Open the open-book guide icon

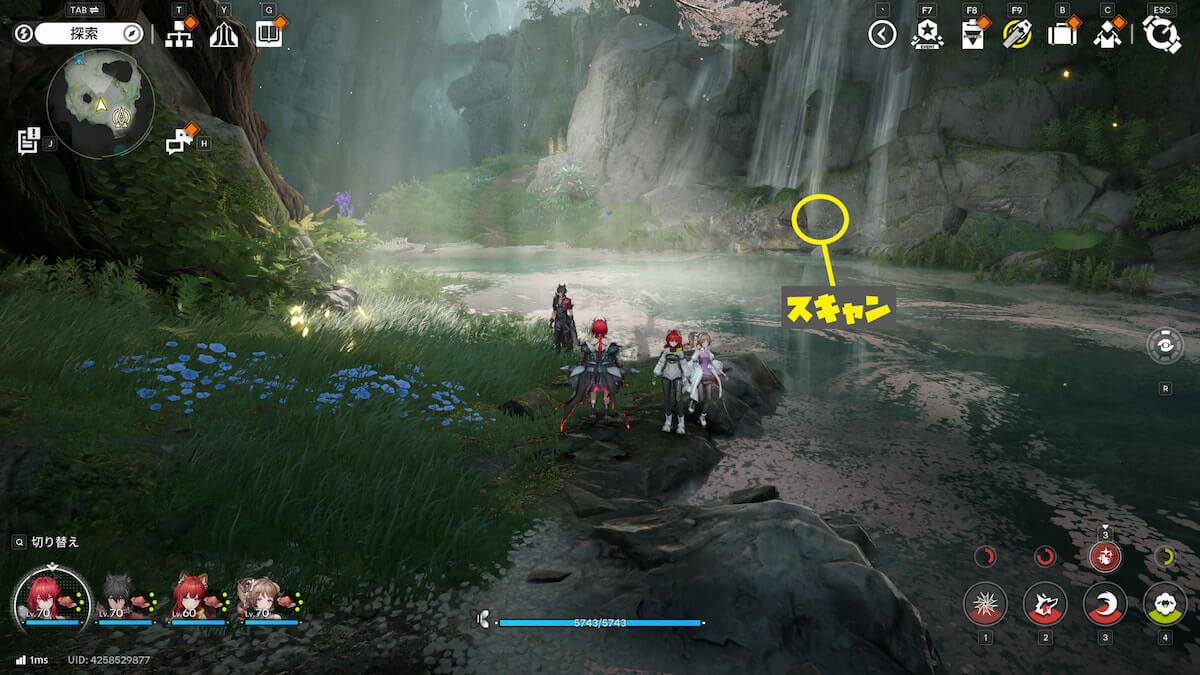coord(268,34)
